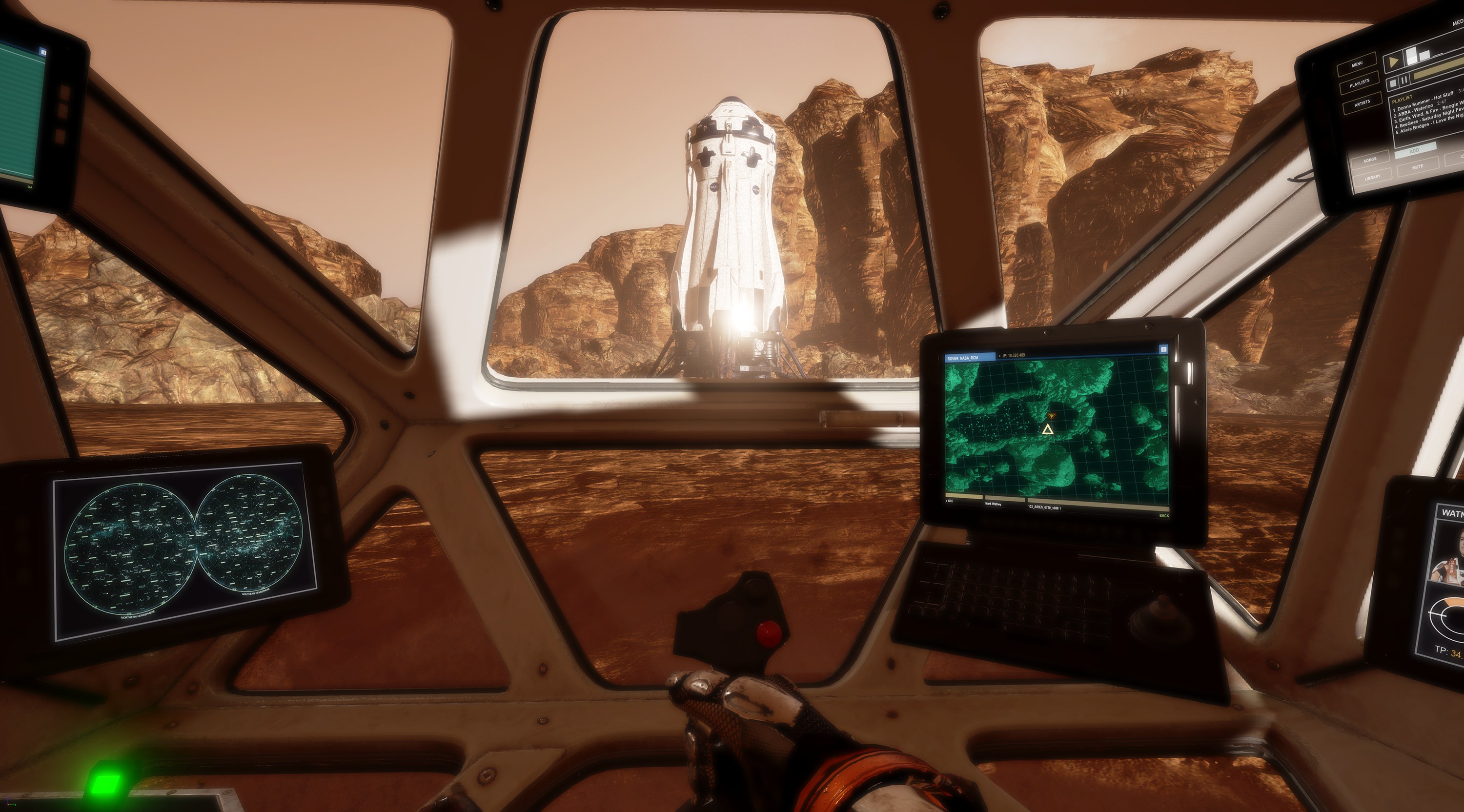Toggle Pause on the current track

(1404, 80)
